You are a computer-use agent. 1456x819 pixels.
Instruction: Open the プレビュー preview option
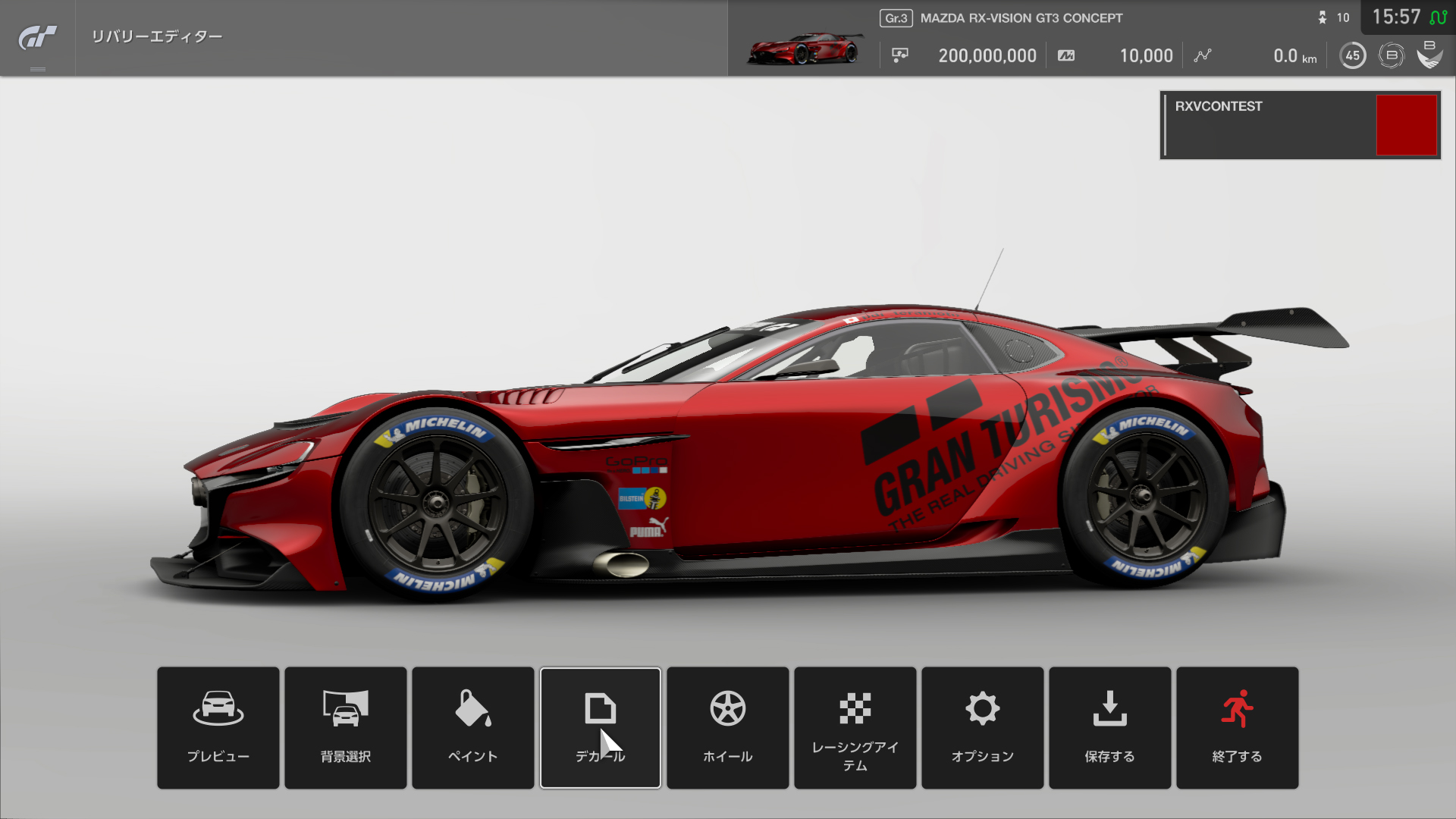click(218, 727)
